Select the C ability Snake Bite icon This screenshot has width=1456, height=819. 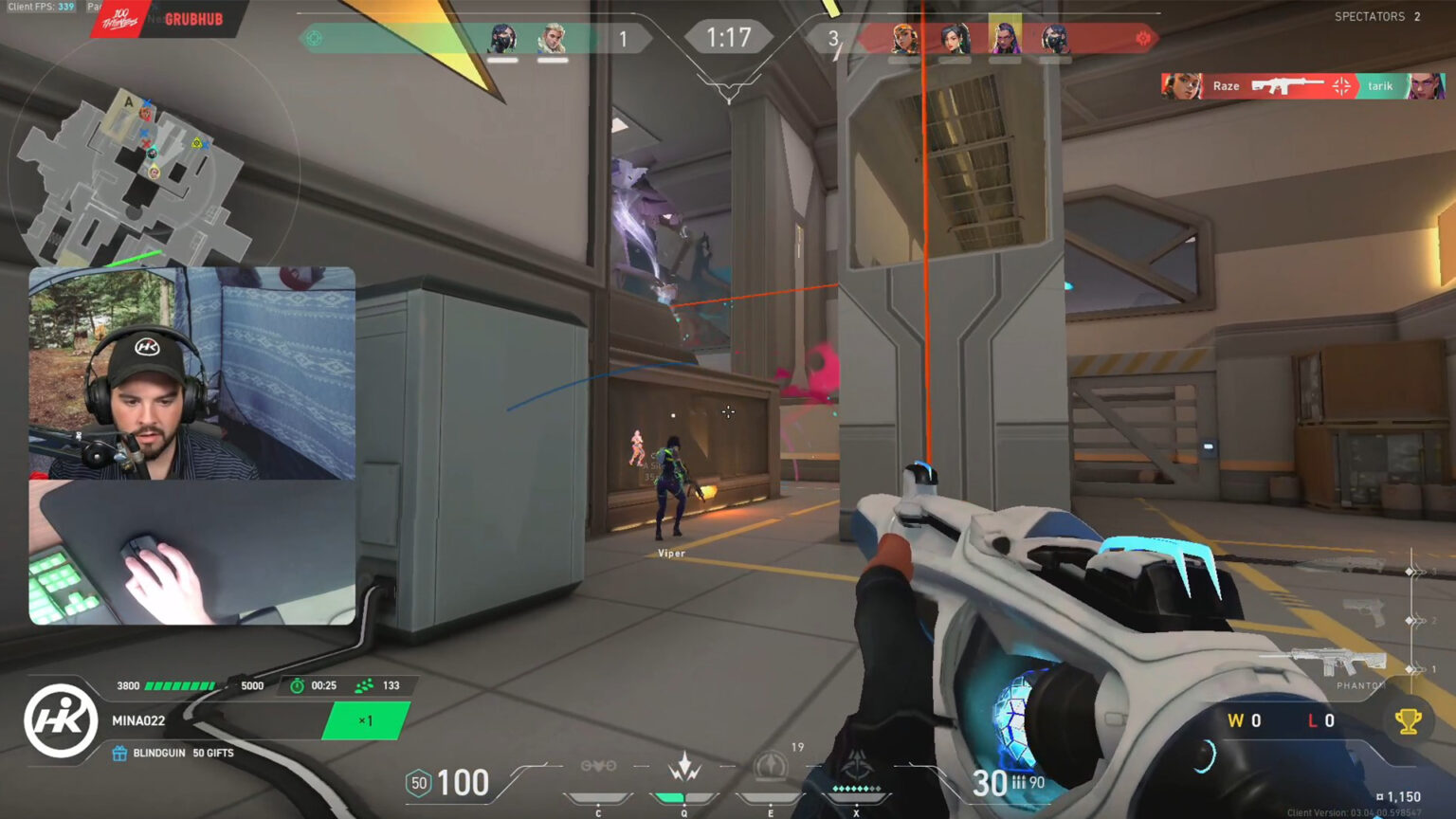597,766
